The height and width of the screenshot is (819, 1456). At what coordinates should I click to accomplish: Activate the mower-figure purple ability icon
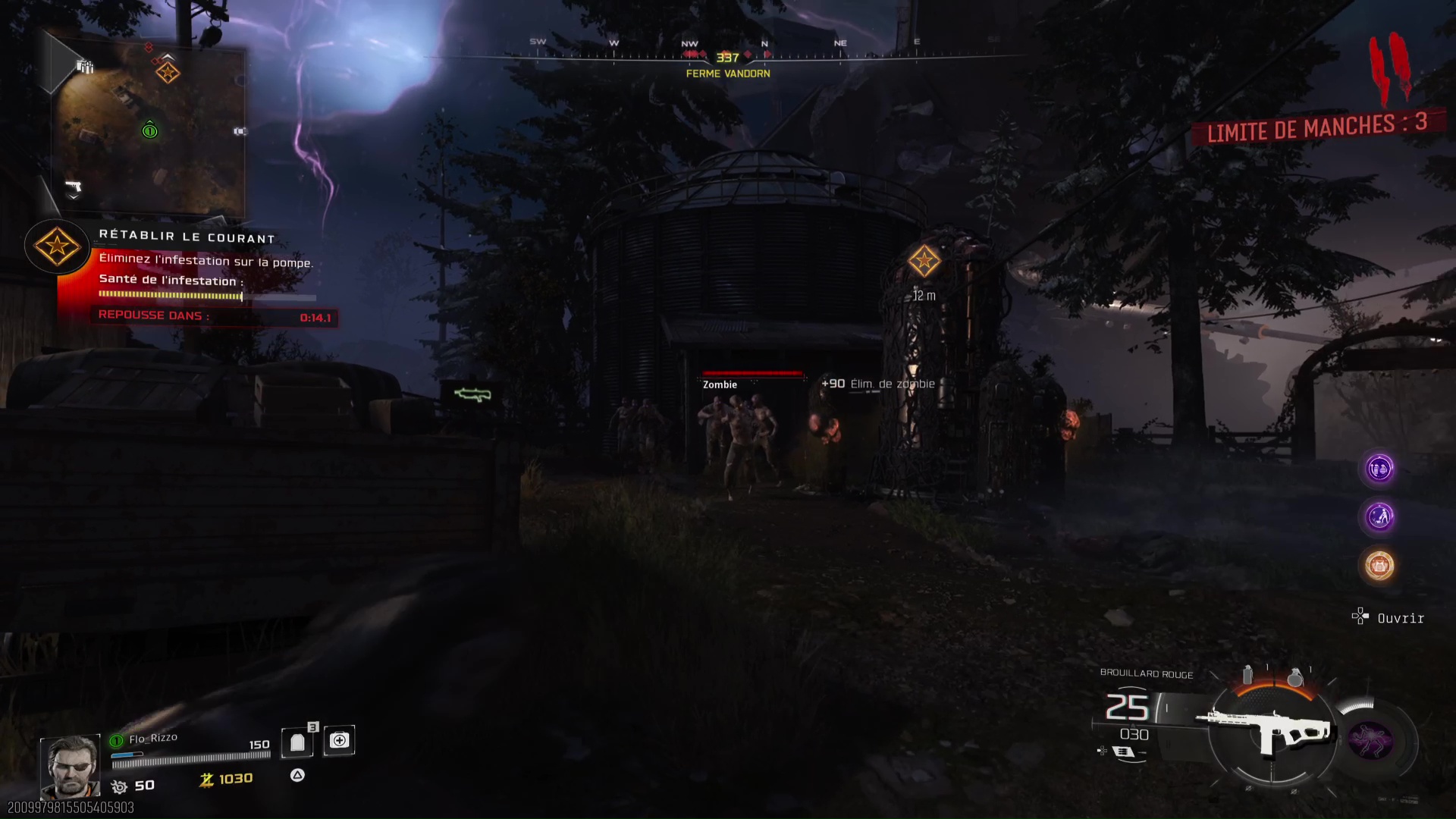(x=1380, y=516)
